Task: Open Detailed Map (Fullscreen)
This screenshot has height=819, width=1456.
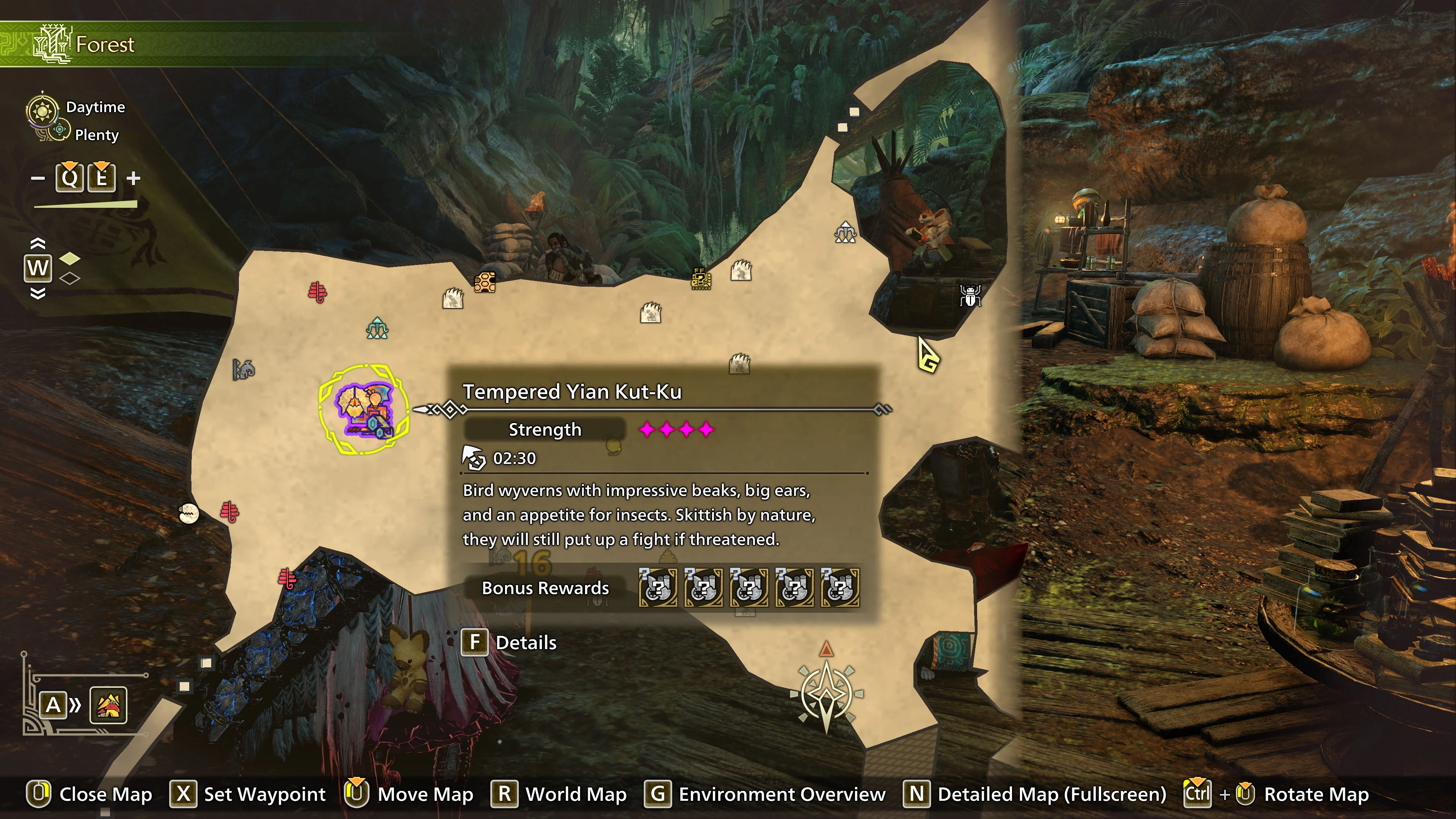Action: pos(1036,794)
